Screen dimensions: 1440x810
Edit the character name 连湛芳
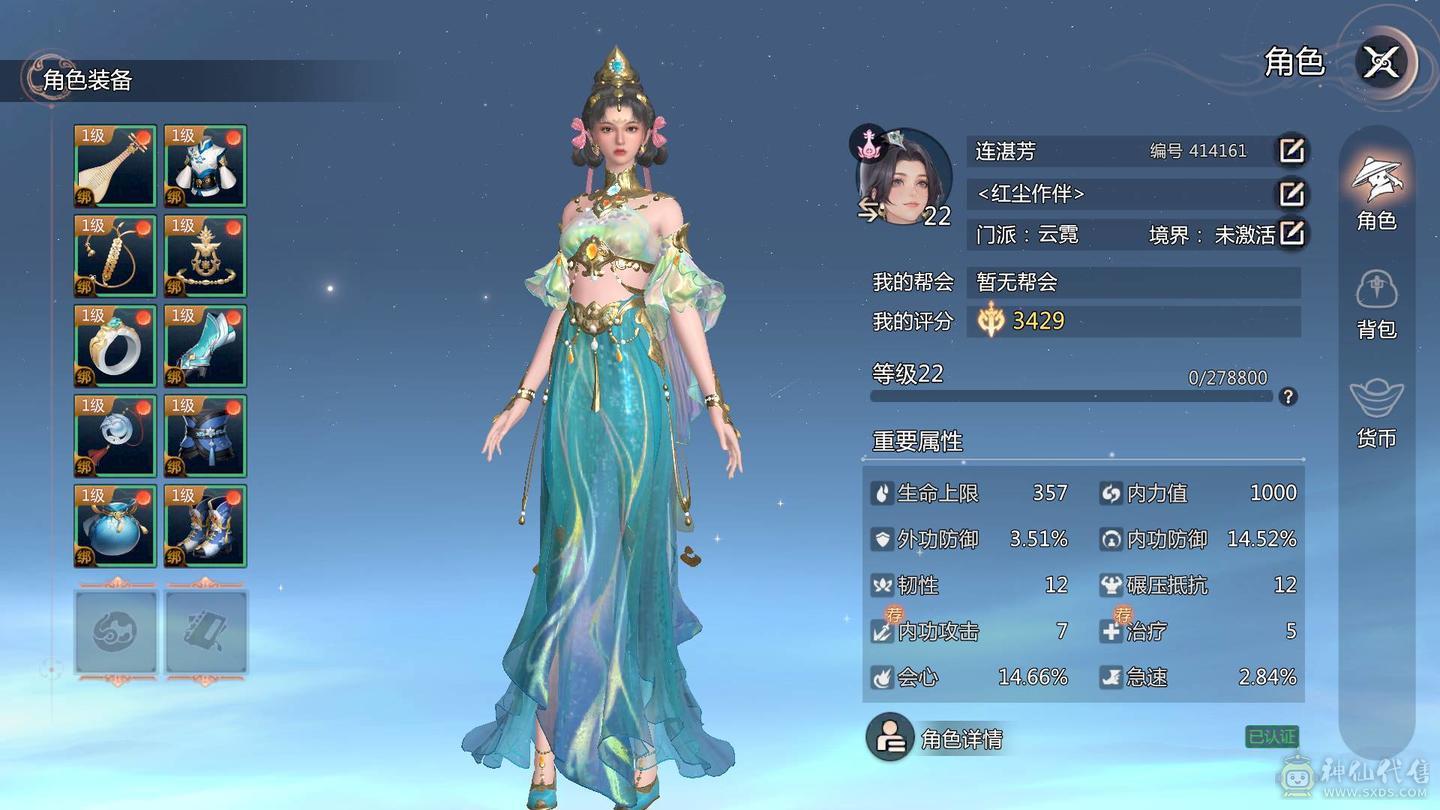[1291, 151]
